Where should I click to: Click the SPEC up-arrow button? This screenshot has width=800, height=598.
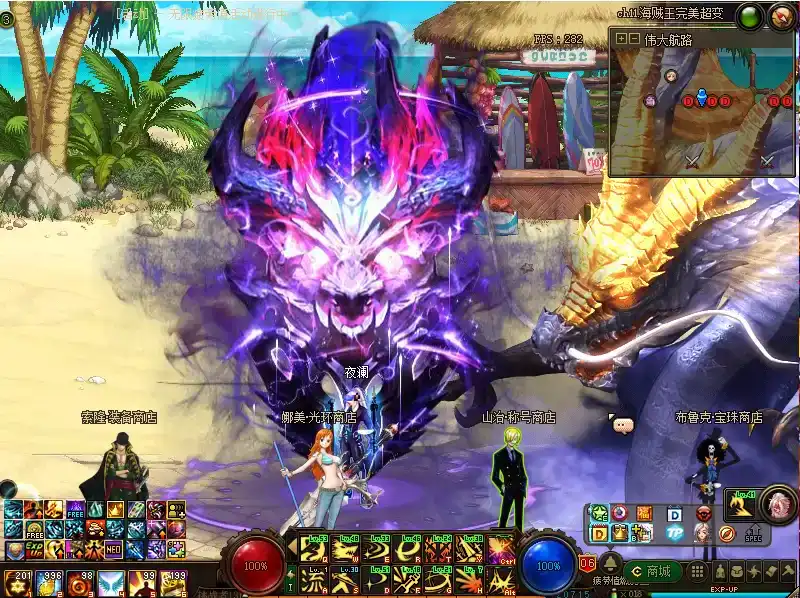tap(753, 531)
